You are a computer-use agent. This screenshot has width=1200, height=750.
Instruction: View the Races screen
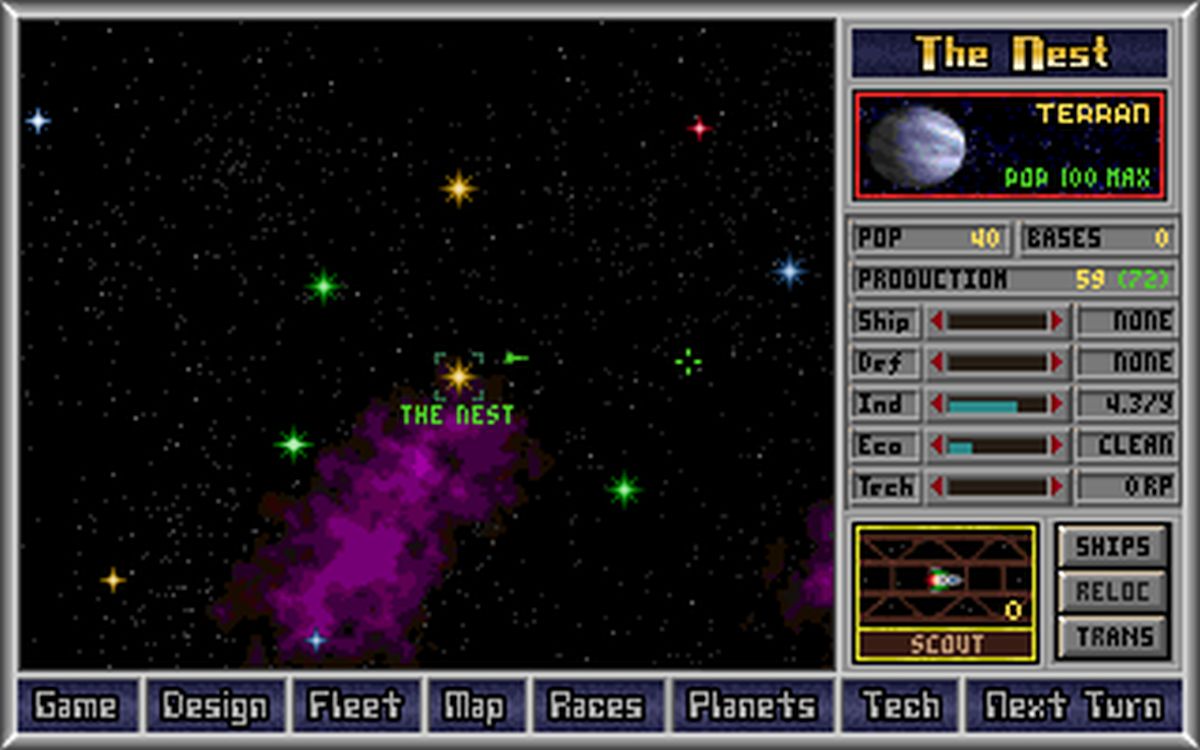(597, 706)
